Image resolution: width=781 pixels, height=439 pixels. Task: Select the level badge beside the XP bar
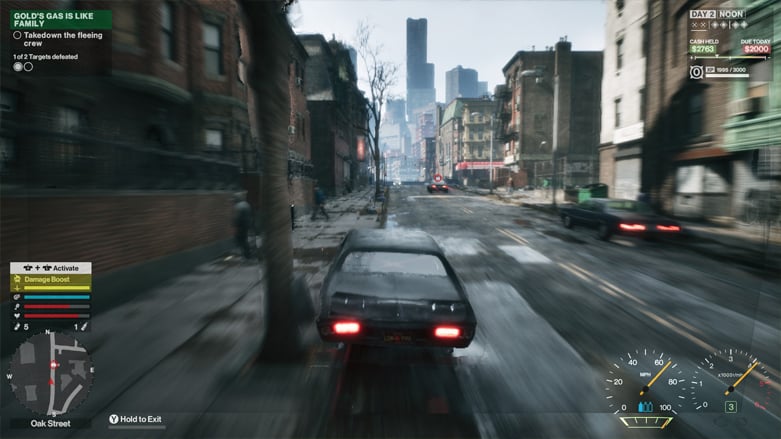pos(697,72)
